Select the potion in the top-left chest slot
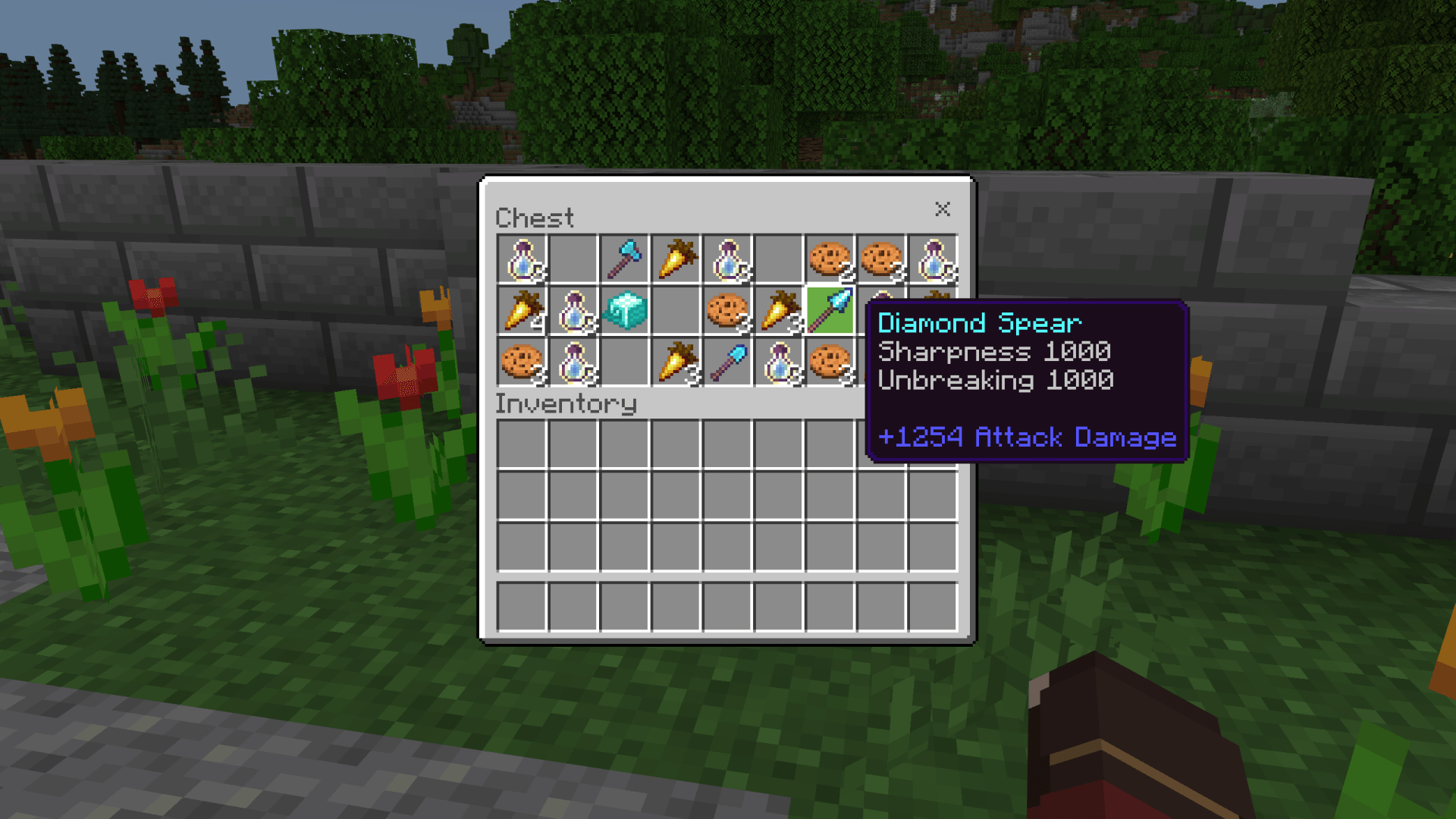Screen dimensions: 1456x819 point(521,258)
